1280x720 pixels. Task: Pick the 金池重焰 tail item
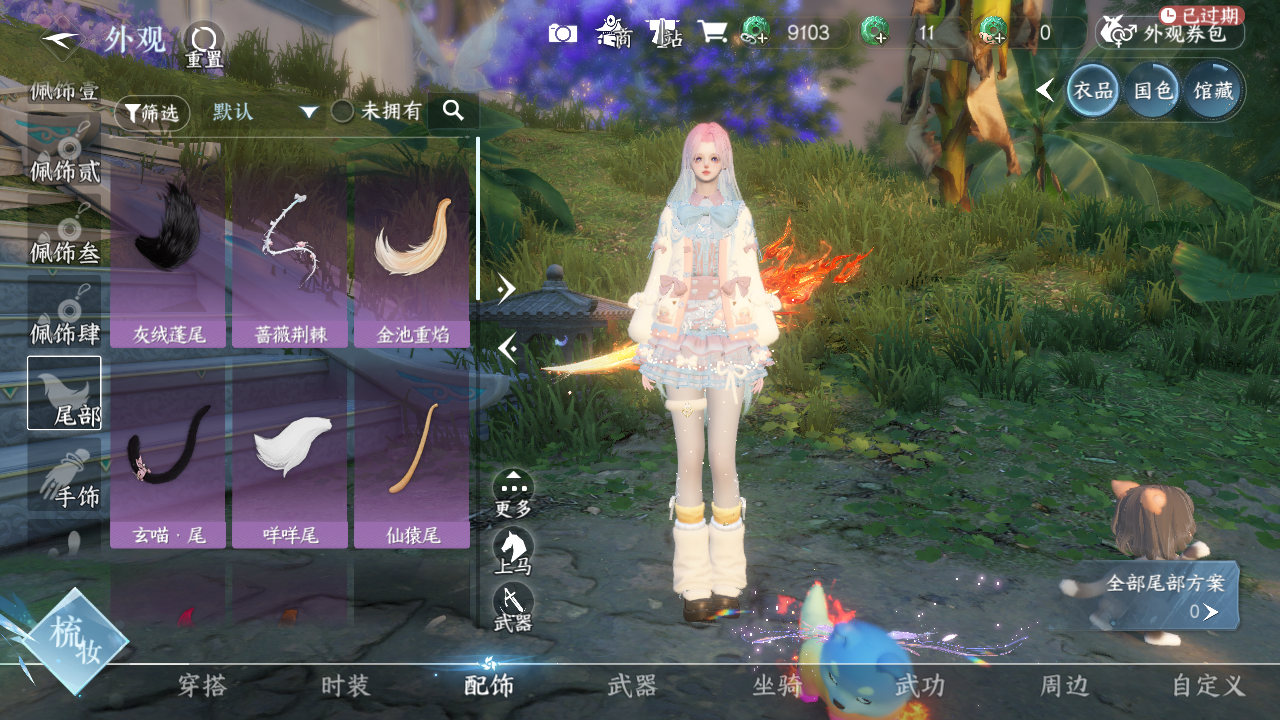tap(412, 260)
